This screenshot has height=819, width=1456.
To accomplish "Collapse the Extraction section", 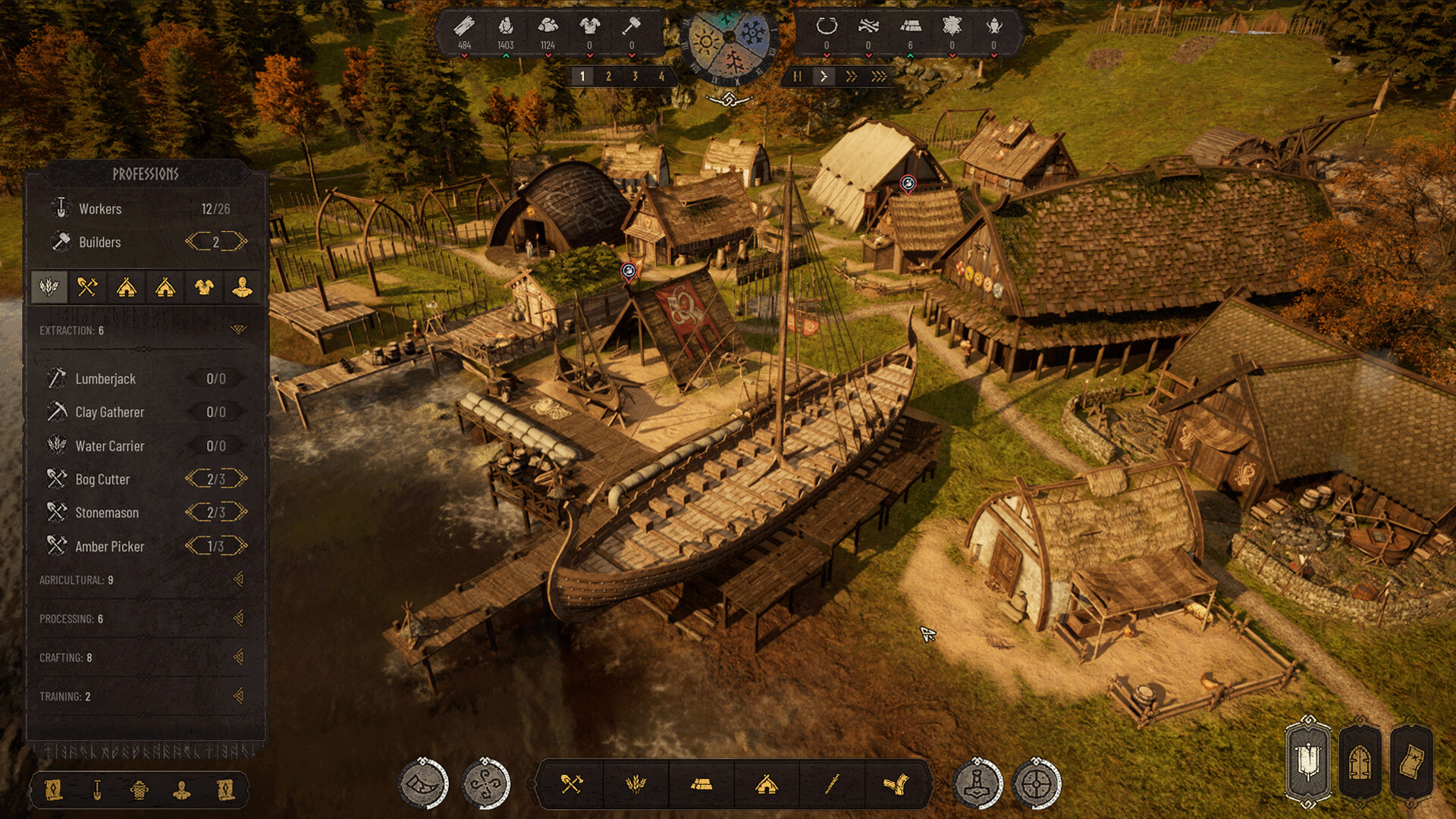I will [238, 330].
